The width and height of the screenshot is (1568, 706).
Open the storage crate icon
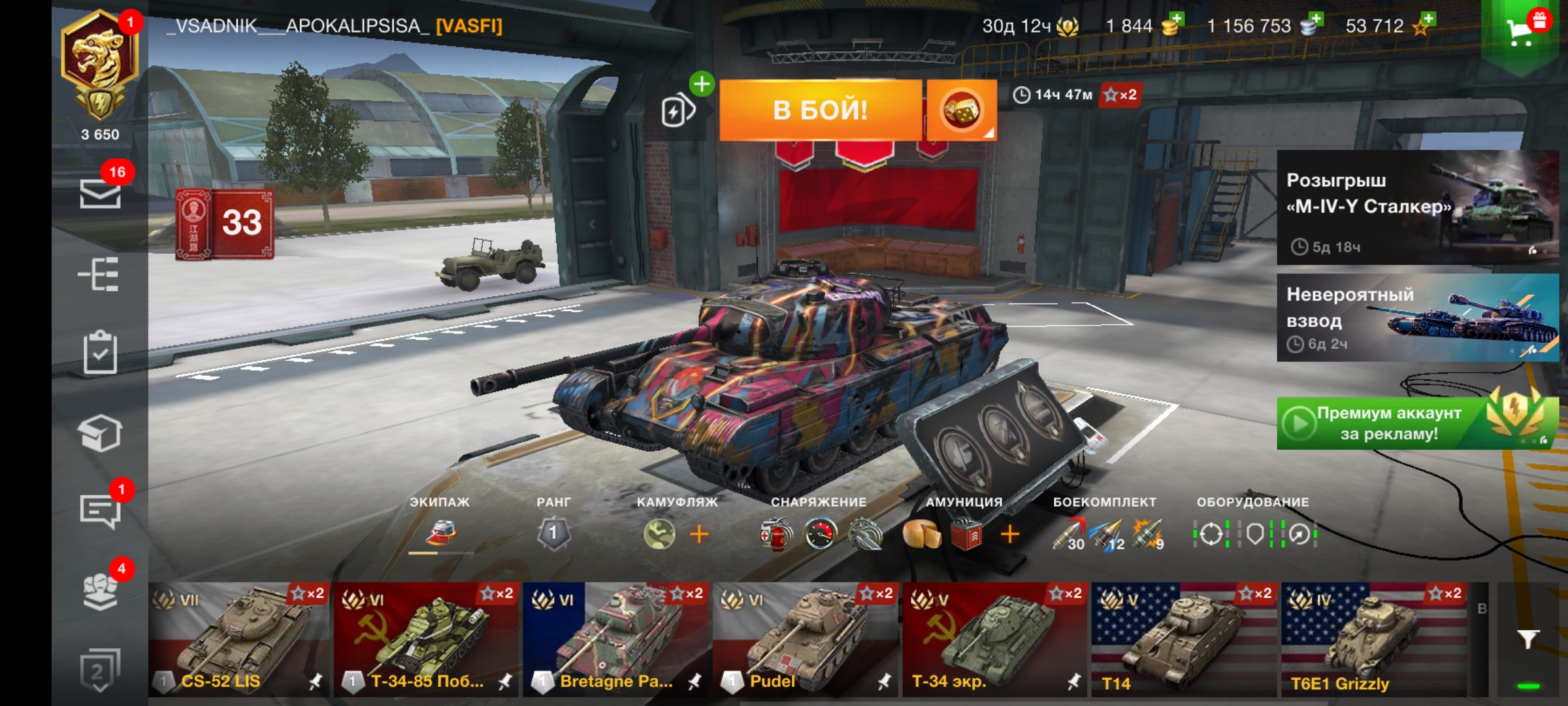(100, 433)
